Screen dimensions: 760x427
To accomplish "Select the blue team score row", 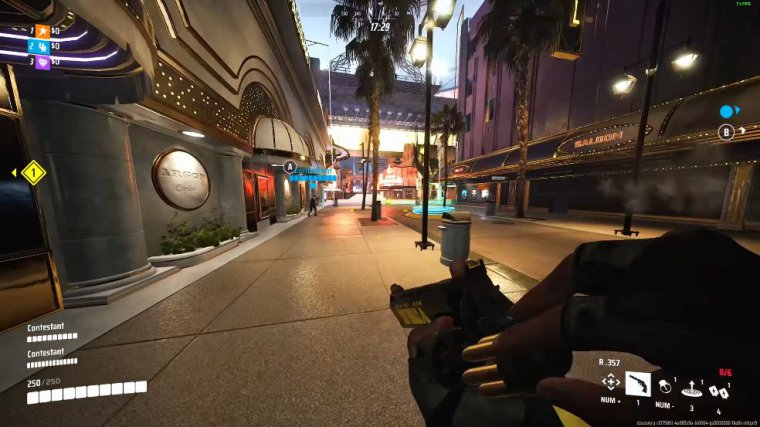I will [43, 46].
